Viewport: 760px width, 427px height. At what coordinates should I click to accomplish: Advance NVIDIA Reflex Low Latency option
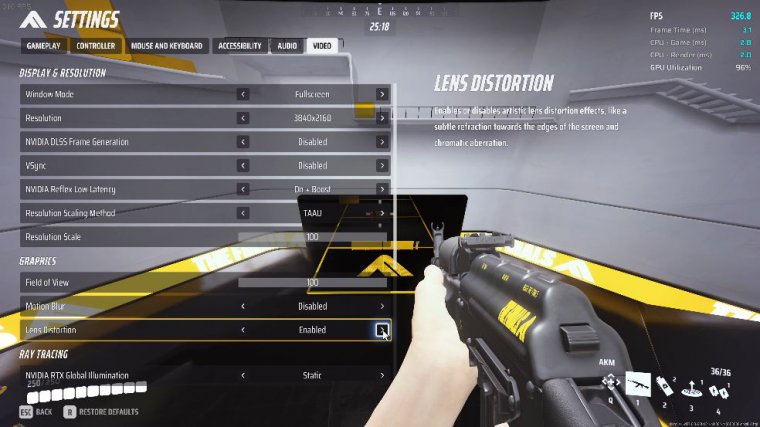[382, 189]
